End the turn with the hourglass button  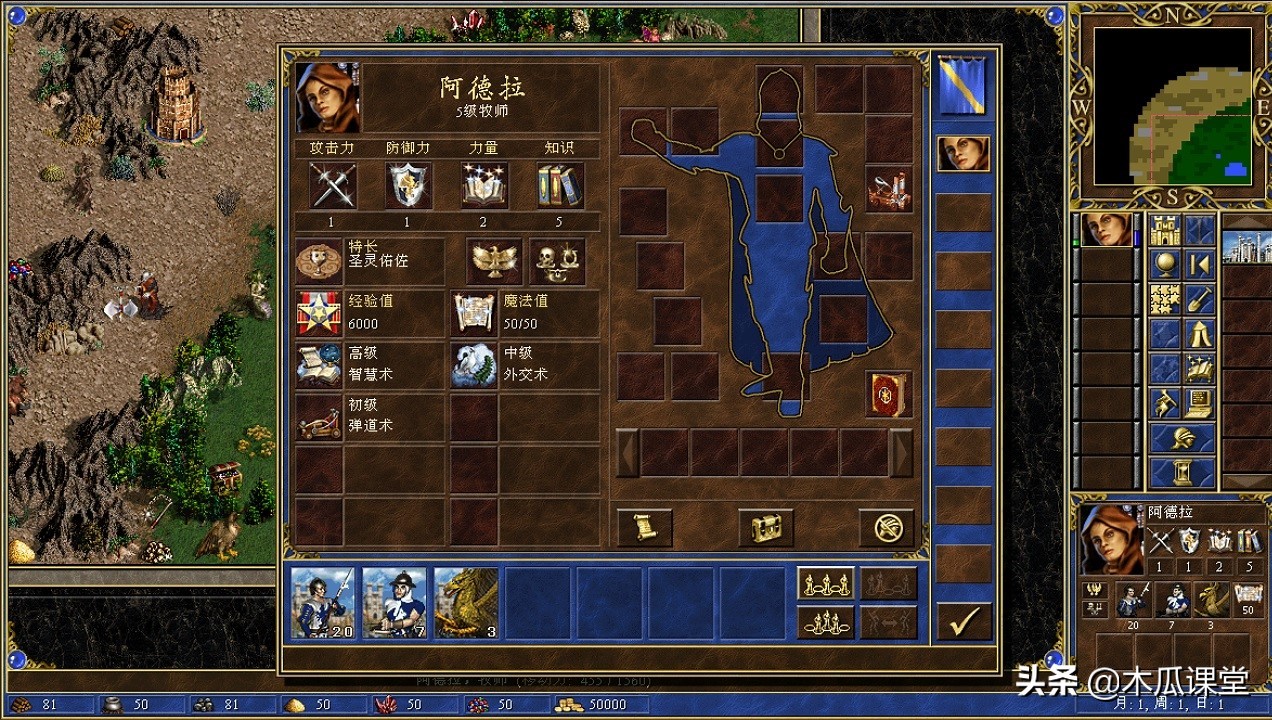pyautogui.click(x=1182, y=471)
